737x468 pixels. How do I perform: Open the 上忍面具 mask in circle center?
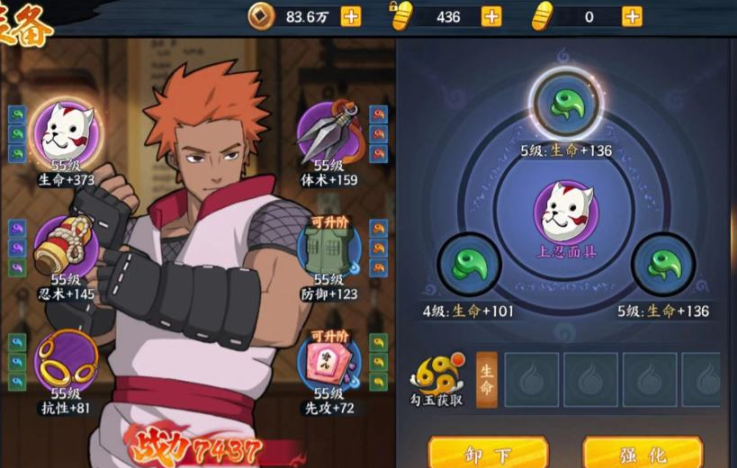[566, 212]
